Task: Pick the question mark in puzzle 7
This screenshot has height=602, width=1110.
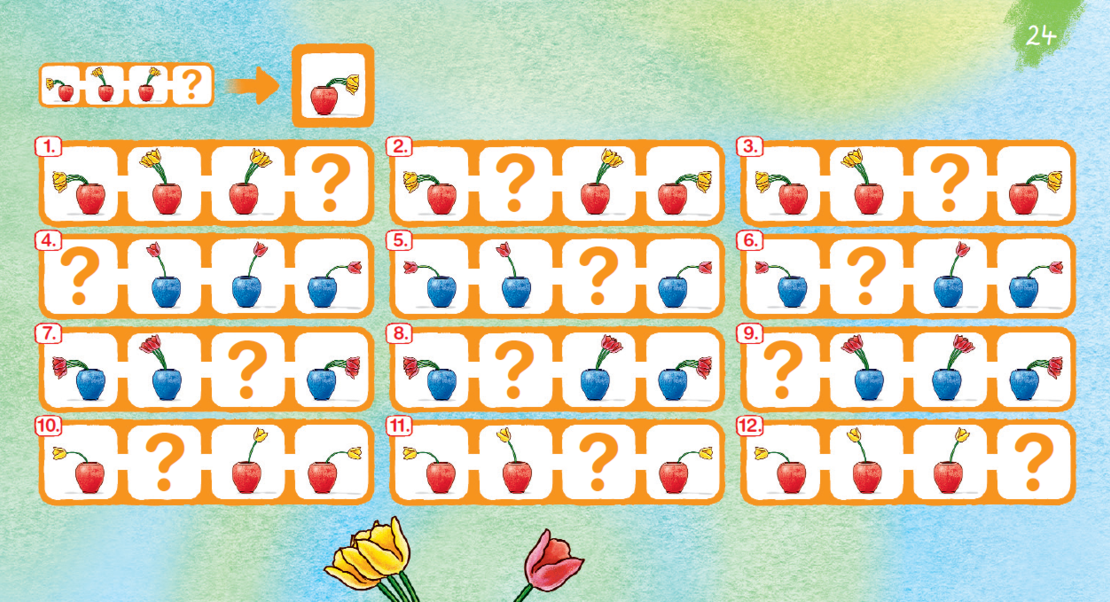Action: (248, 369)
